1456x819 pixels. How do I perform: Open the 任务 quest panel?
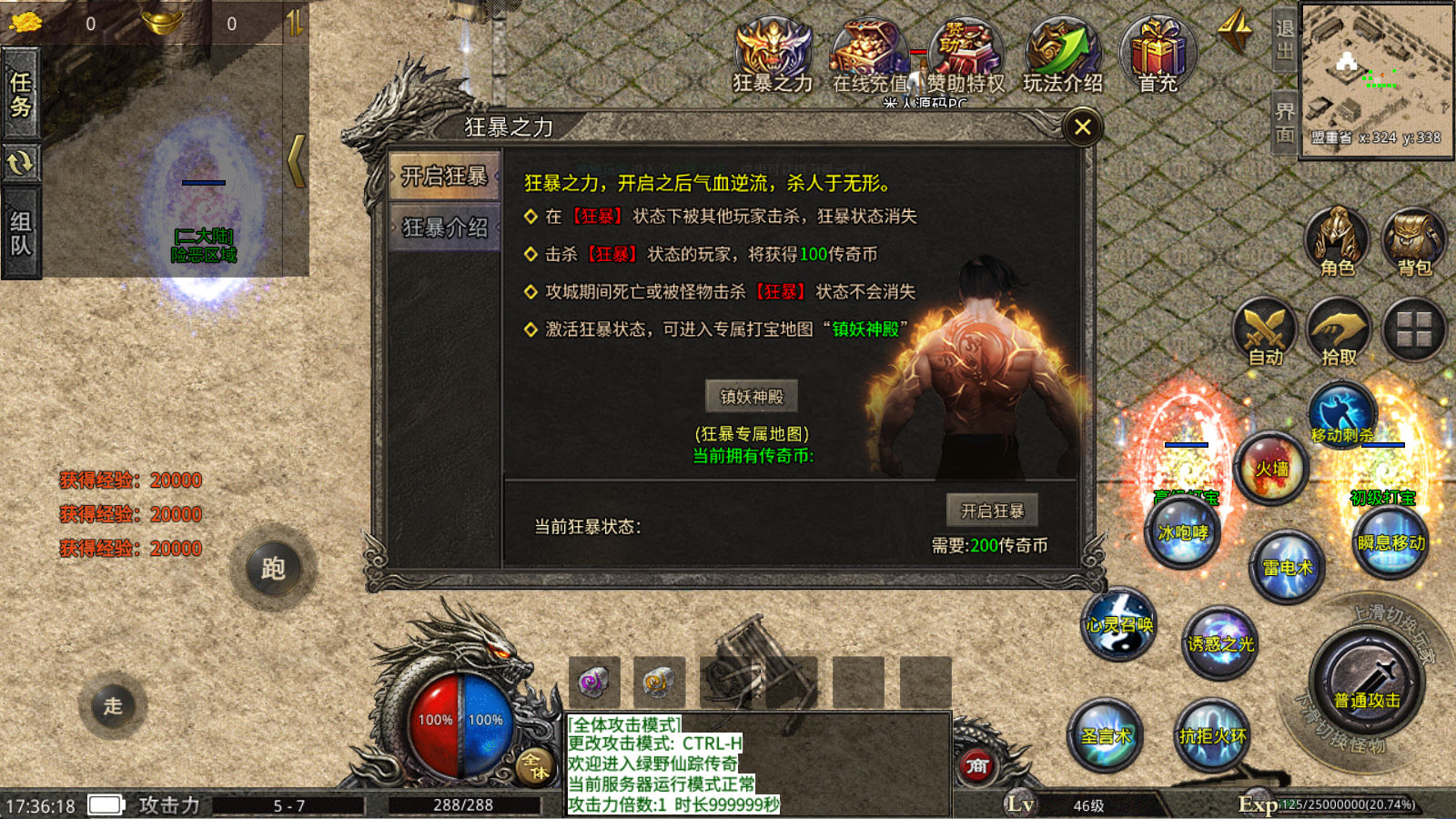click(x=21, y=95)
